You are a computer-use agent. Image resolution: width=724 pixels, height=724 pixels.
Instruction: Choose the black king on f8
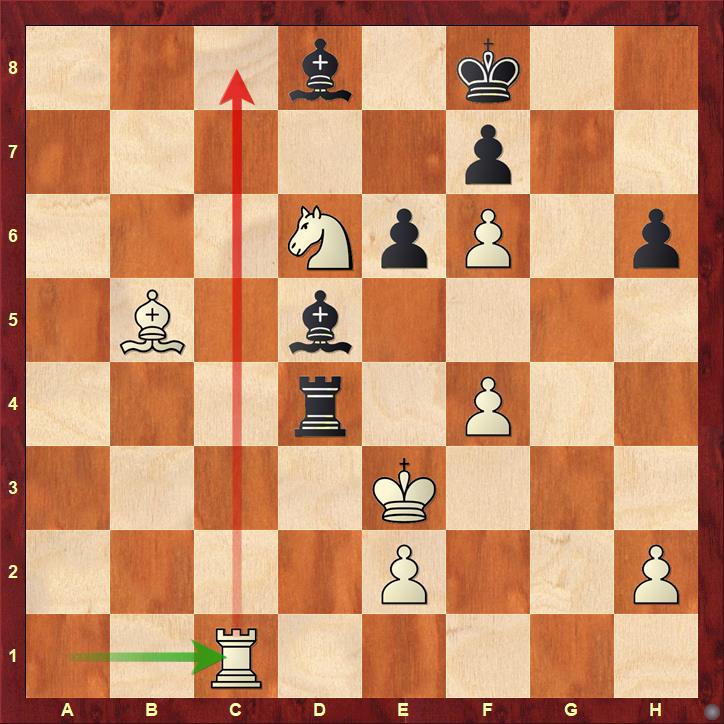488,70
